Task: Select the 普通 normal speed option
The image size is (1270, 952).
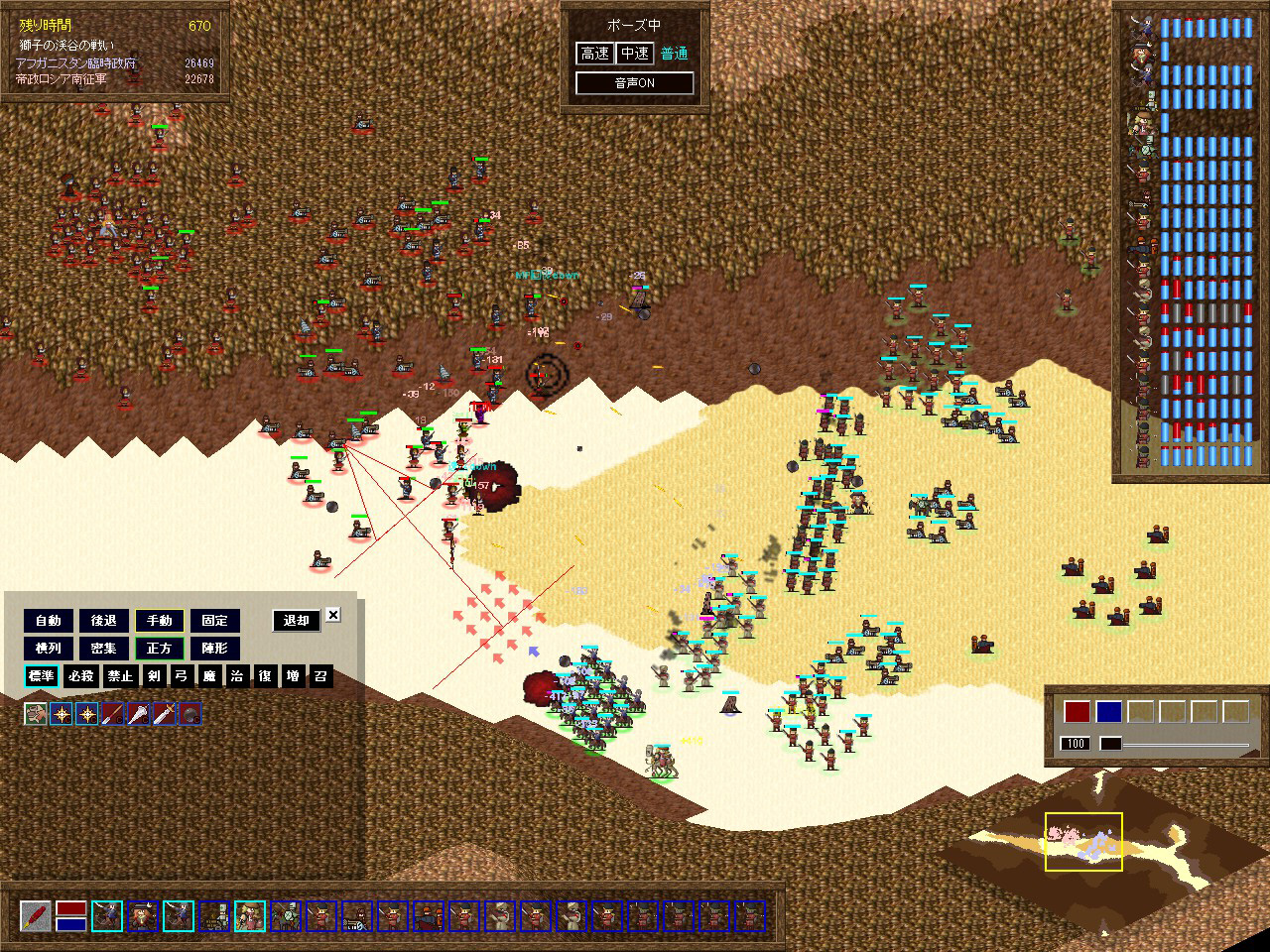Action: [x=675, y=54]
